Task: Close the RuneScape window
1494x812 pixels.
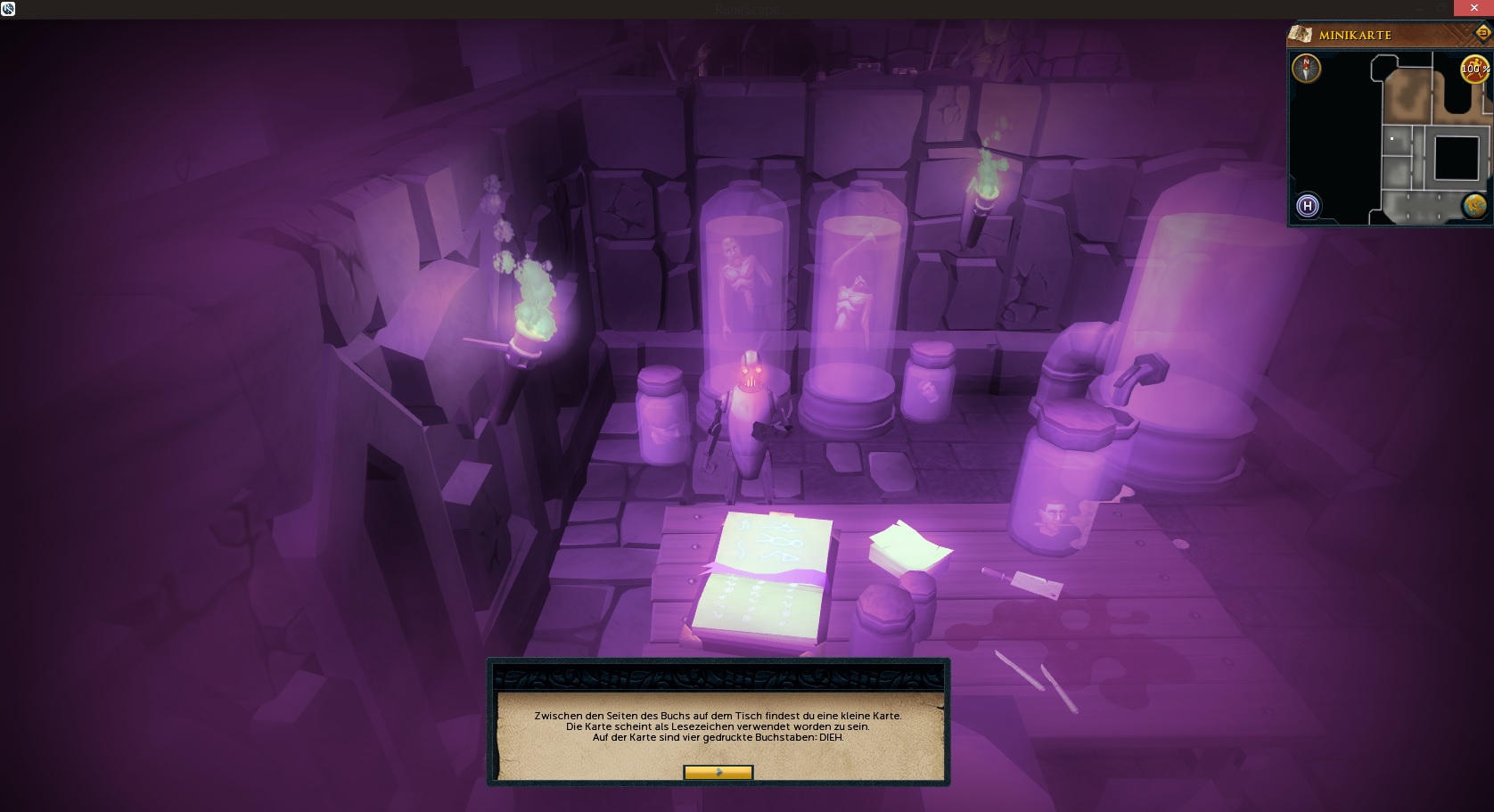Action: click(x=1473, y=8)
